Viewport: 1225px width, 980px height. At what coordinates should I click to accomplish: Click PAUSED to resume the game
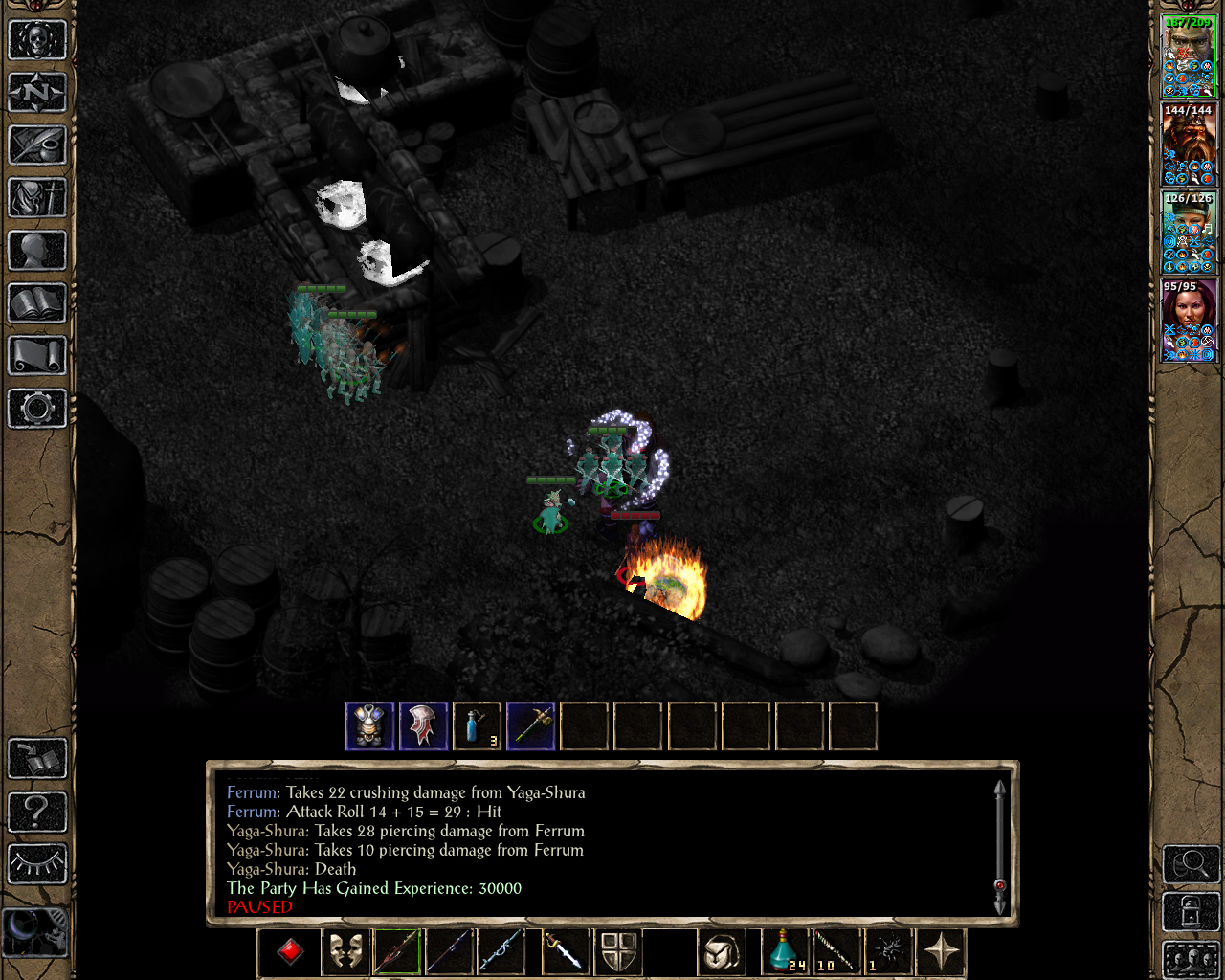click(x=258, y=906)
